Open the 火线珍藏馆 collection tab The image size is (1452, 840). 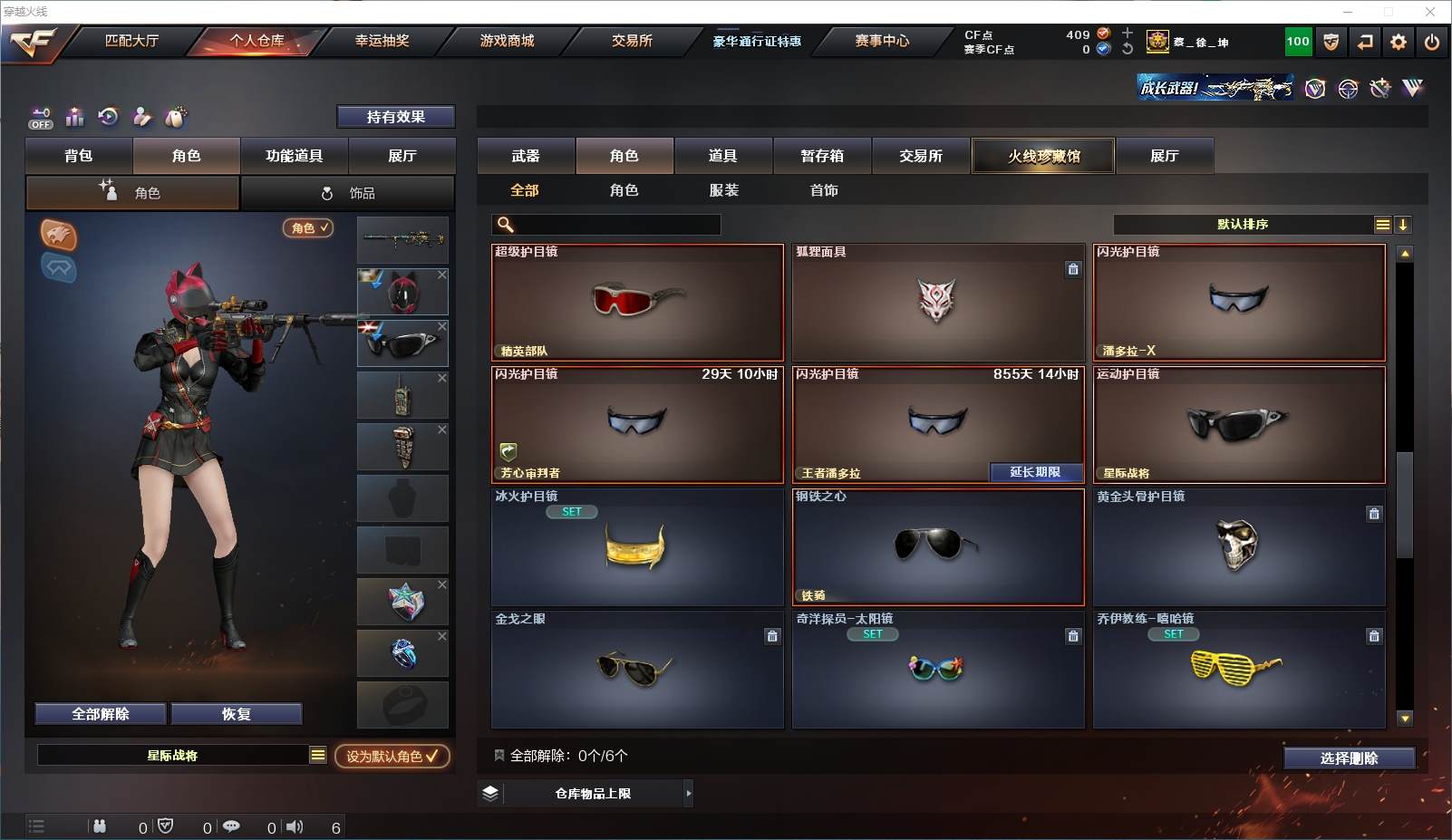tap(1043, 156)
